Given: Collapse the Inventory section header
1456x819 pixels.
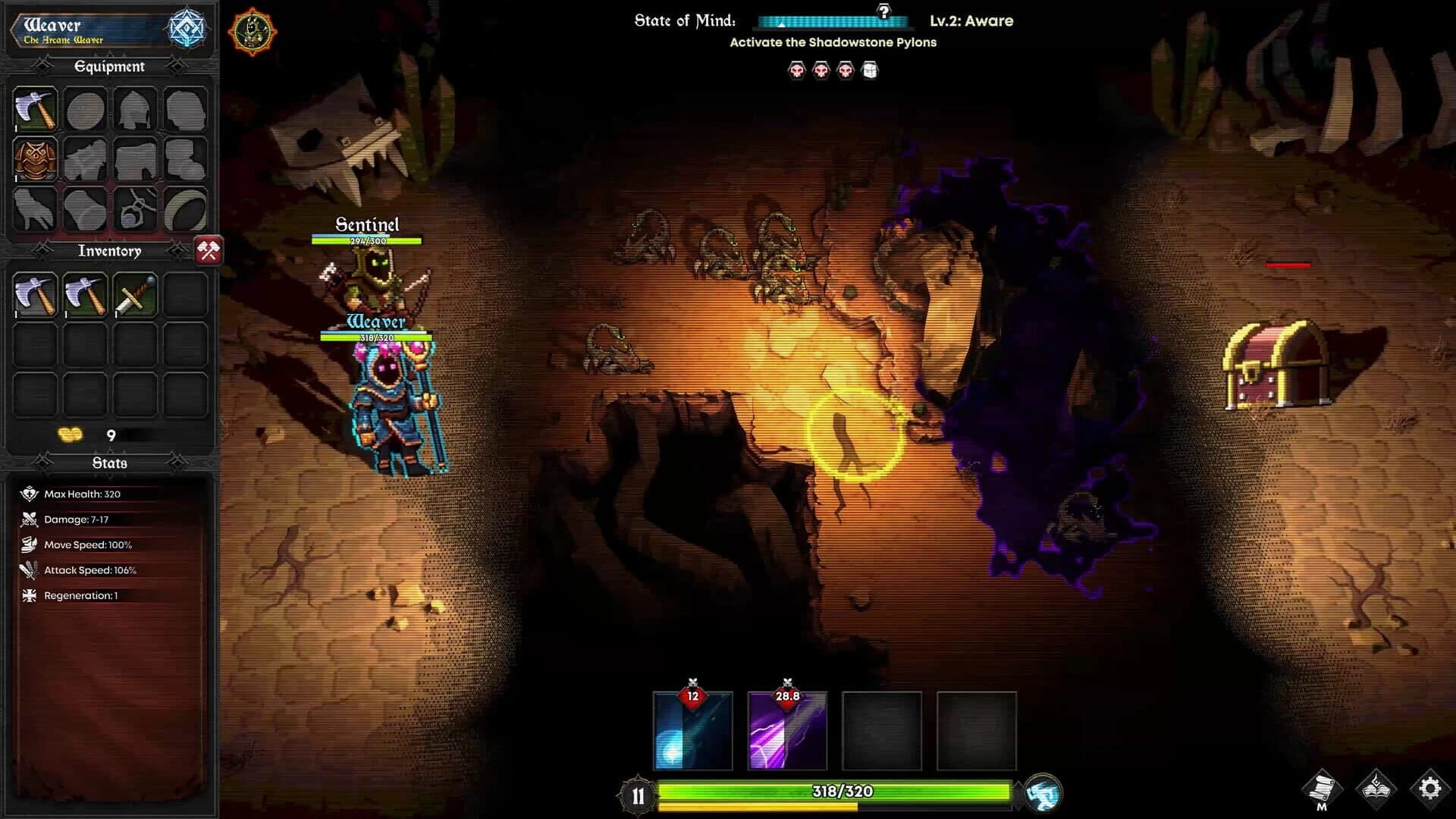Looking at the screenshot, I should tap(109, 250).
